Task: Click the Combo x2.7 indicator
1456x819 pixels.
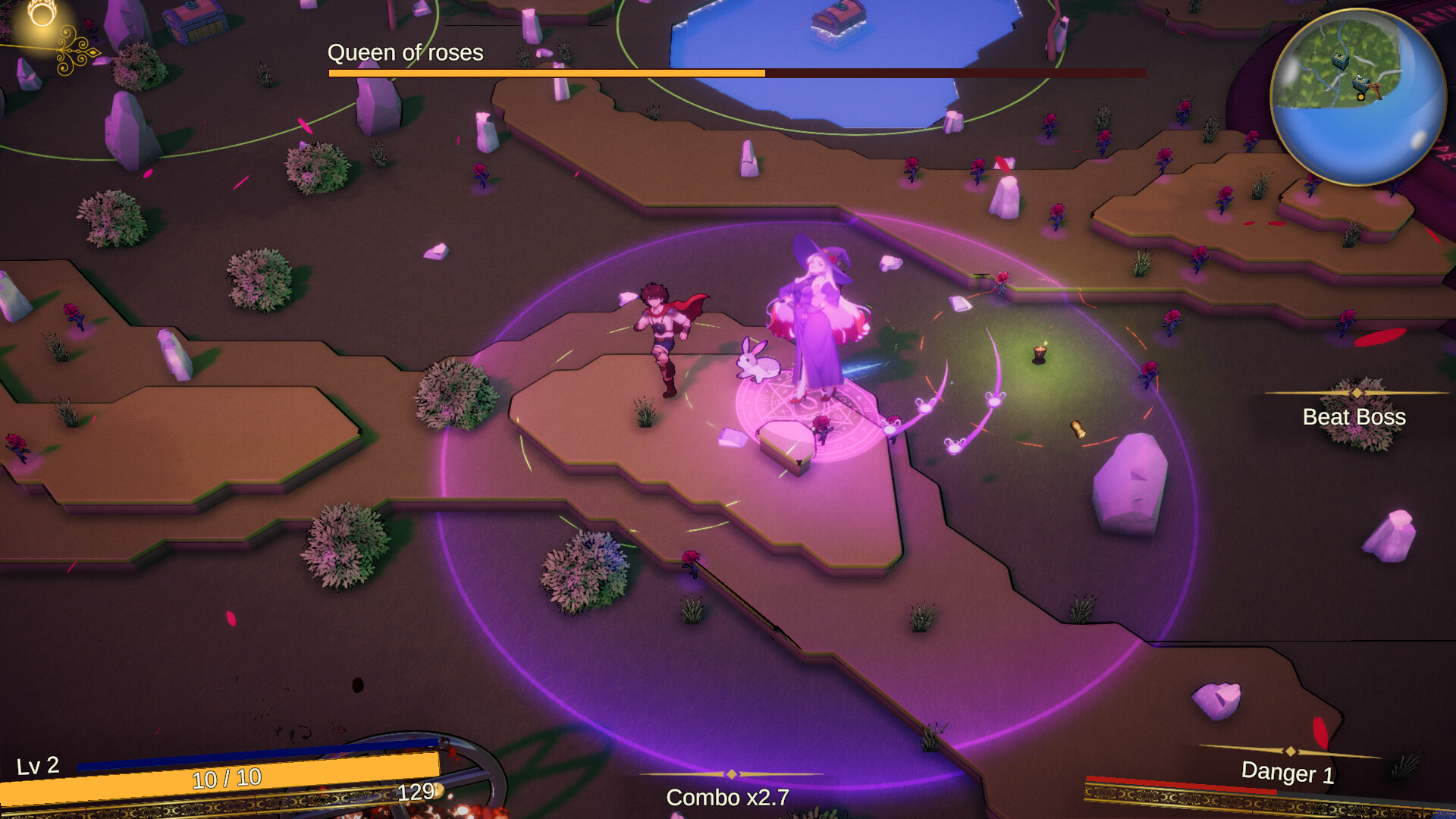Action: click(727, 797)
